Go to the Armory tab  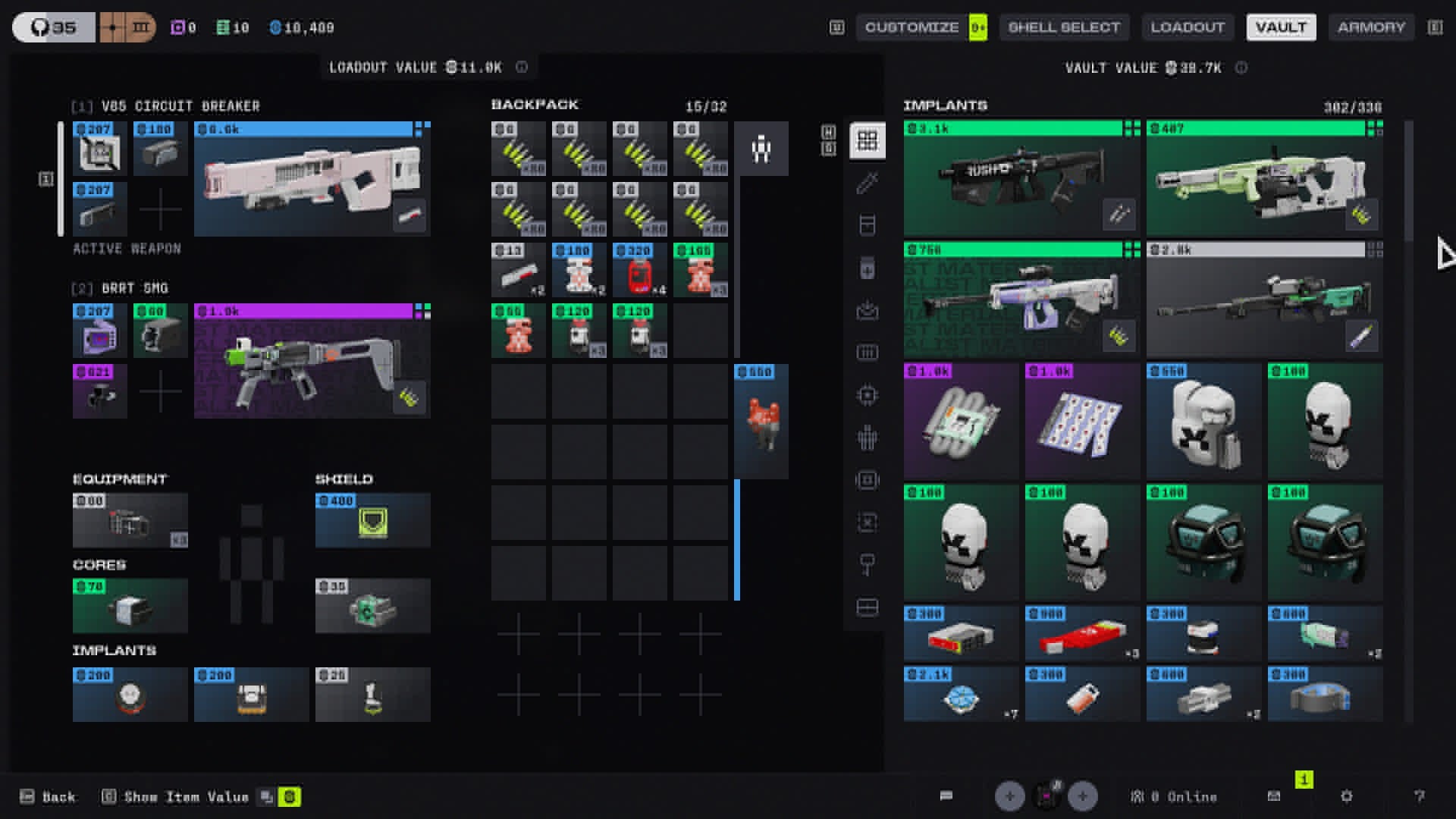tap(1371, 27)
